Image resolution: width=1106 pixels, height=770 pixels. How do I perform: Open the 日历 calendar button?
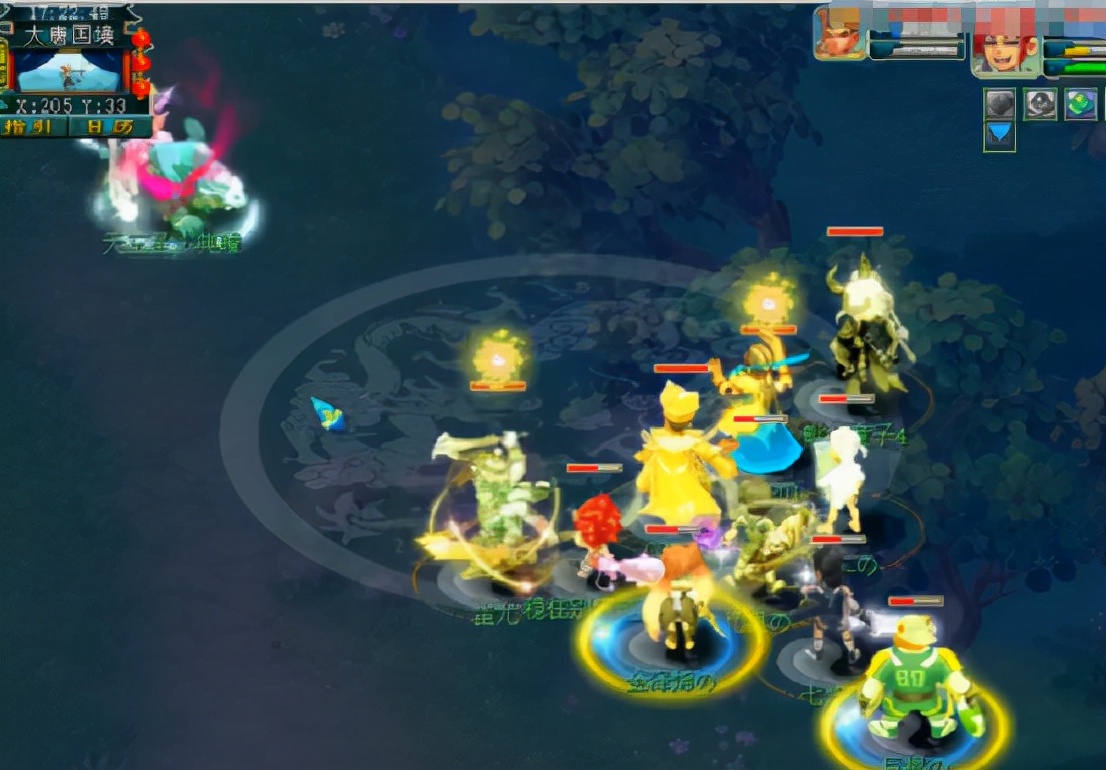[x=110, y=127]
